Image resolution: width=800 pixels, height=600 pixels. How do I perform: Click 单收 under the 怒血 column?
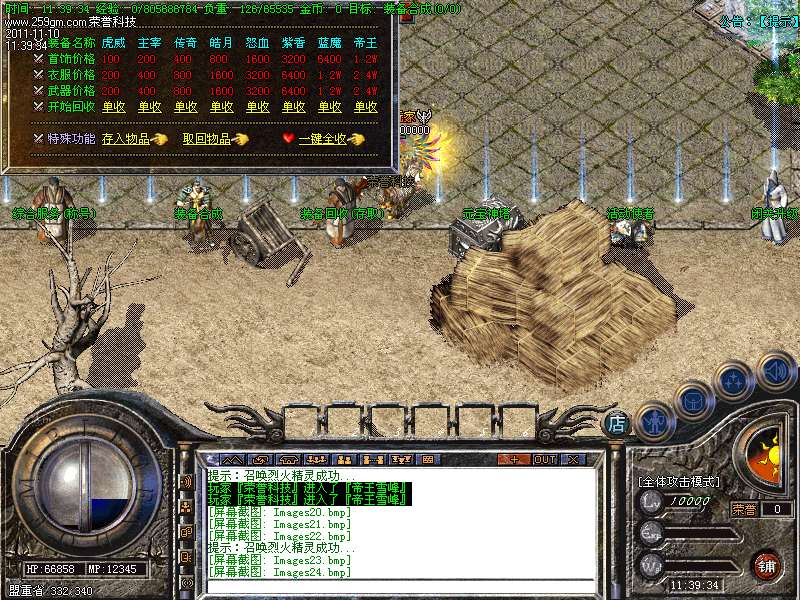pyautogui.click(x=257, y=107)
